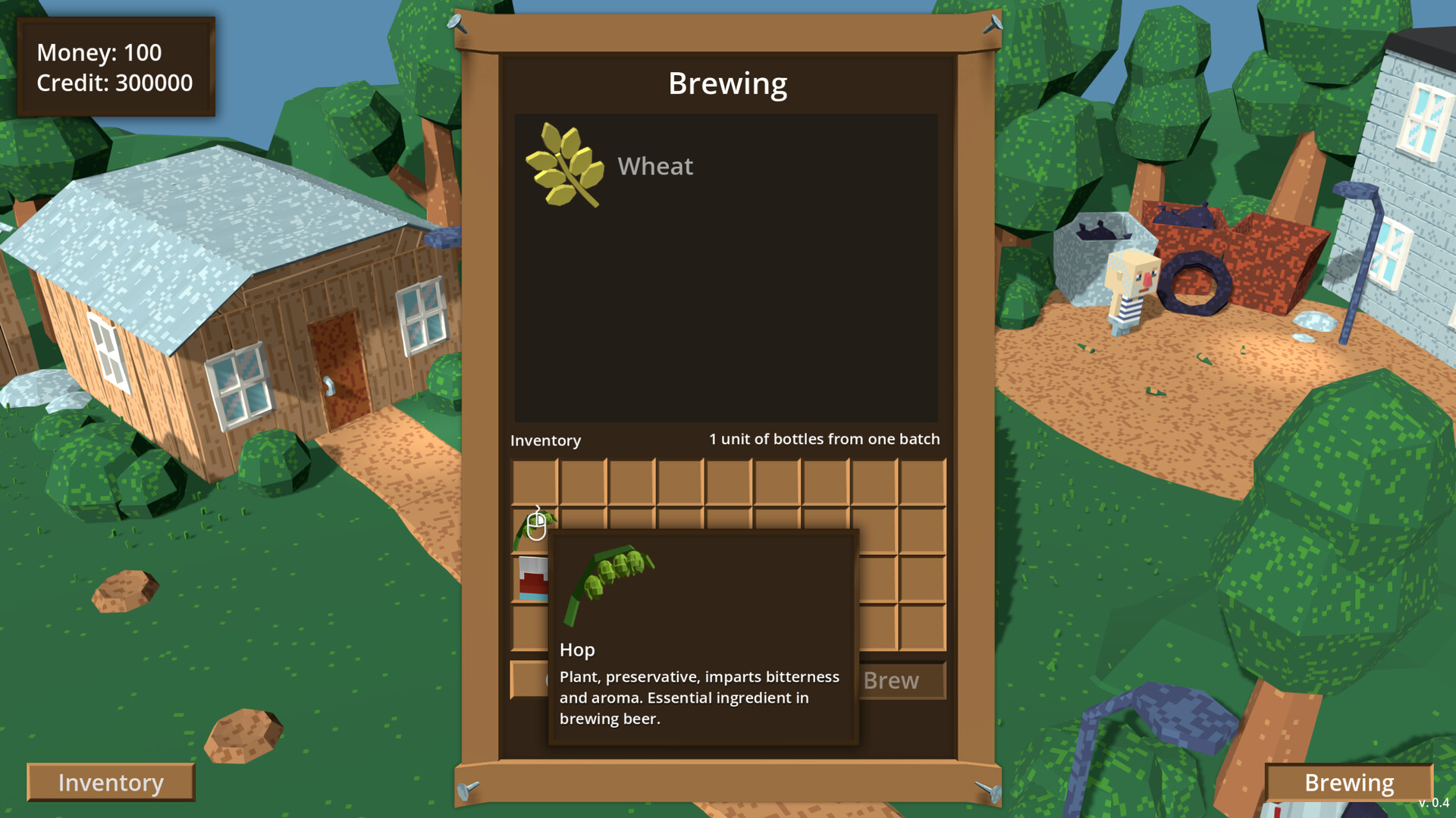Click the Money and Credit display box

pos(115,67)
